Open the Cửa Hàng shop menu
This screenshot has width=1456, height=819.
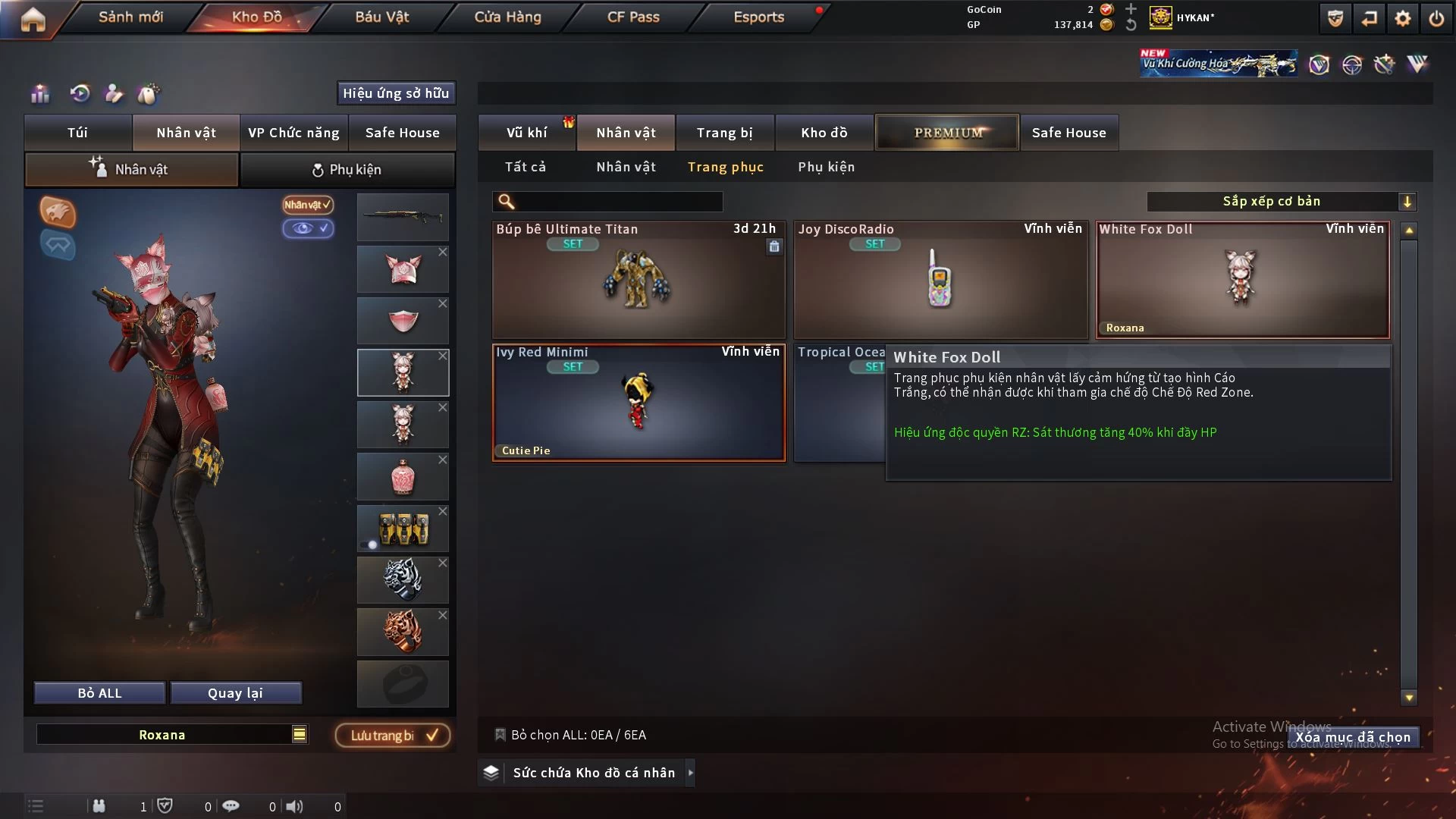pyautogui.click(x=507, y=17)
